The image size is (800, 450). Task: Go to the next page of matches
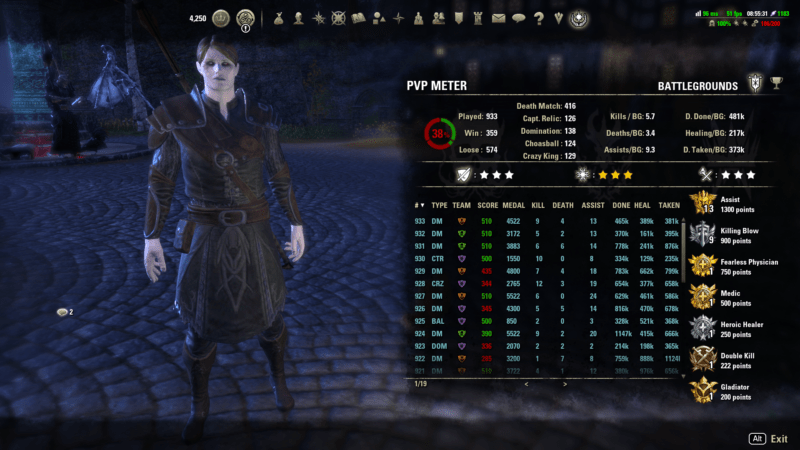[564, 383]
